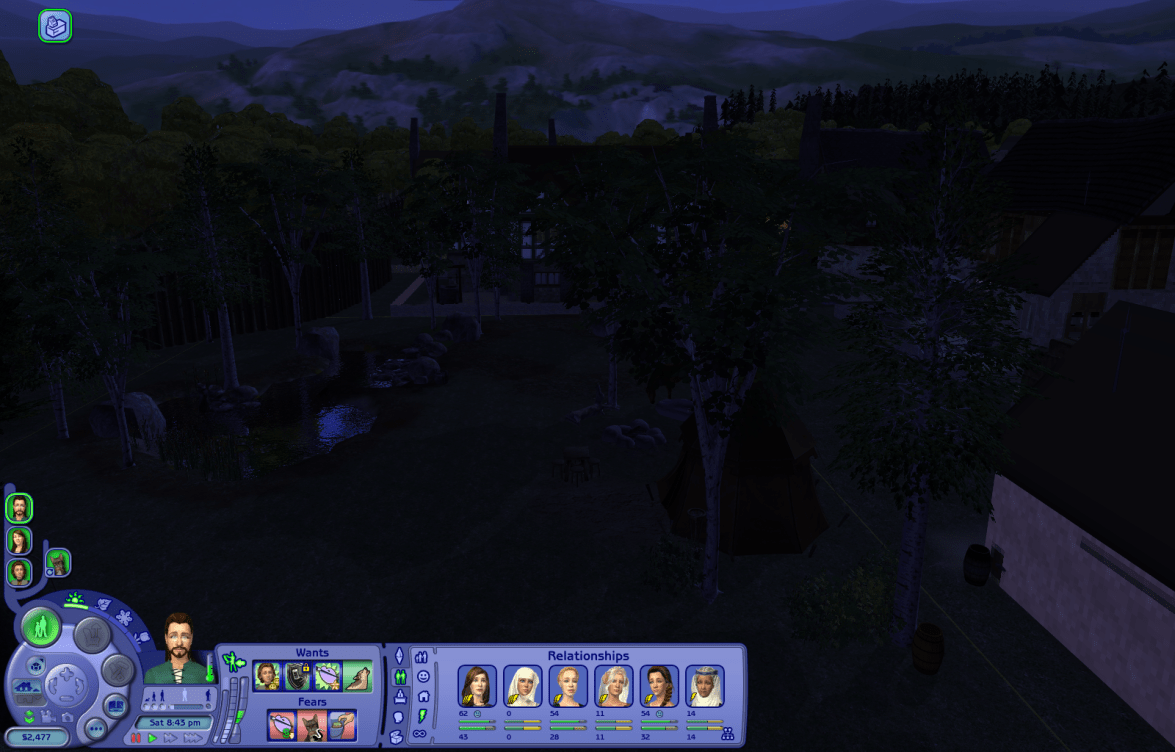Select the bearded man's household portrait
The width and height of the screenshot is (1175, 752).
click(x=19, y=508)
